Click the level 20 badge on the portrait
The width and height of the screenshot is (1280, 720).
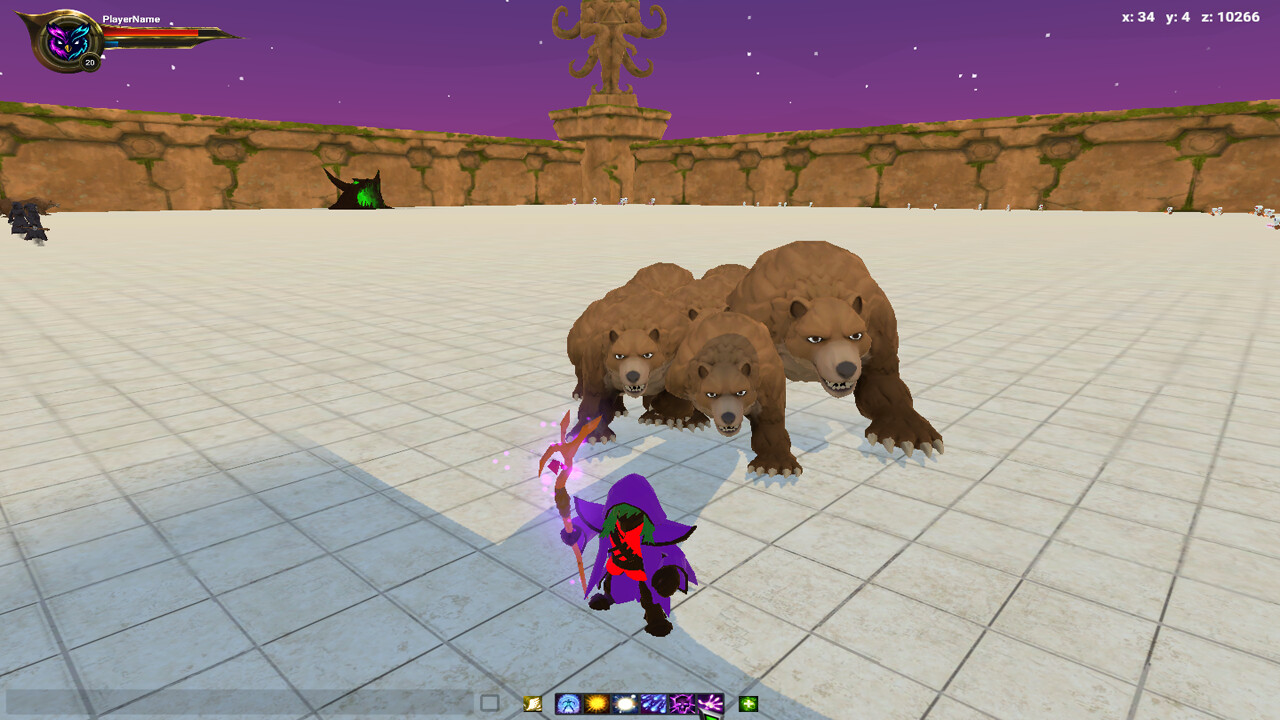(89, 62)
